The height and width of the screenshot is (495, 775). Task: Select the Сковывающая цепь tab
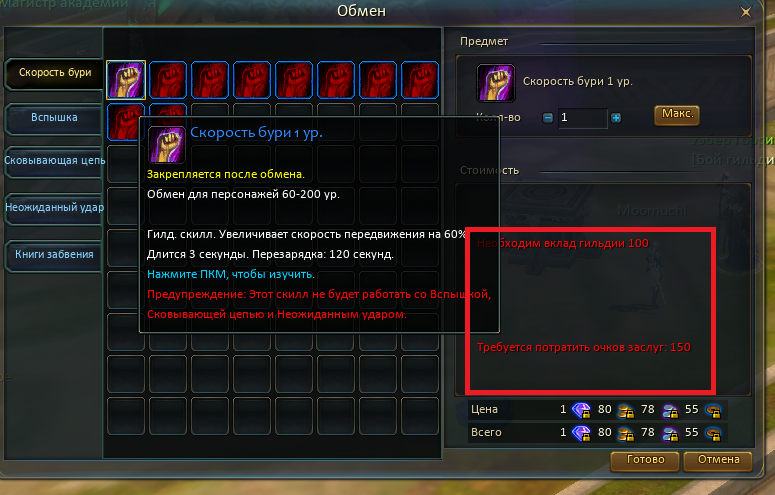54,160
